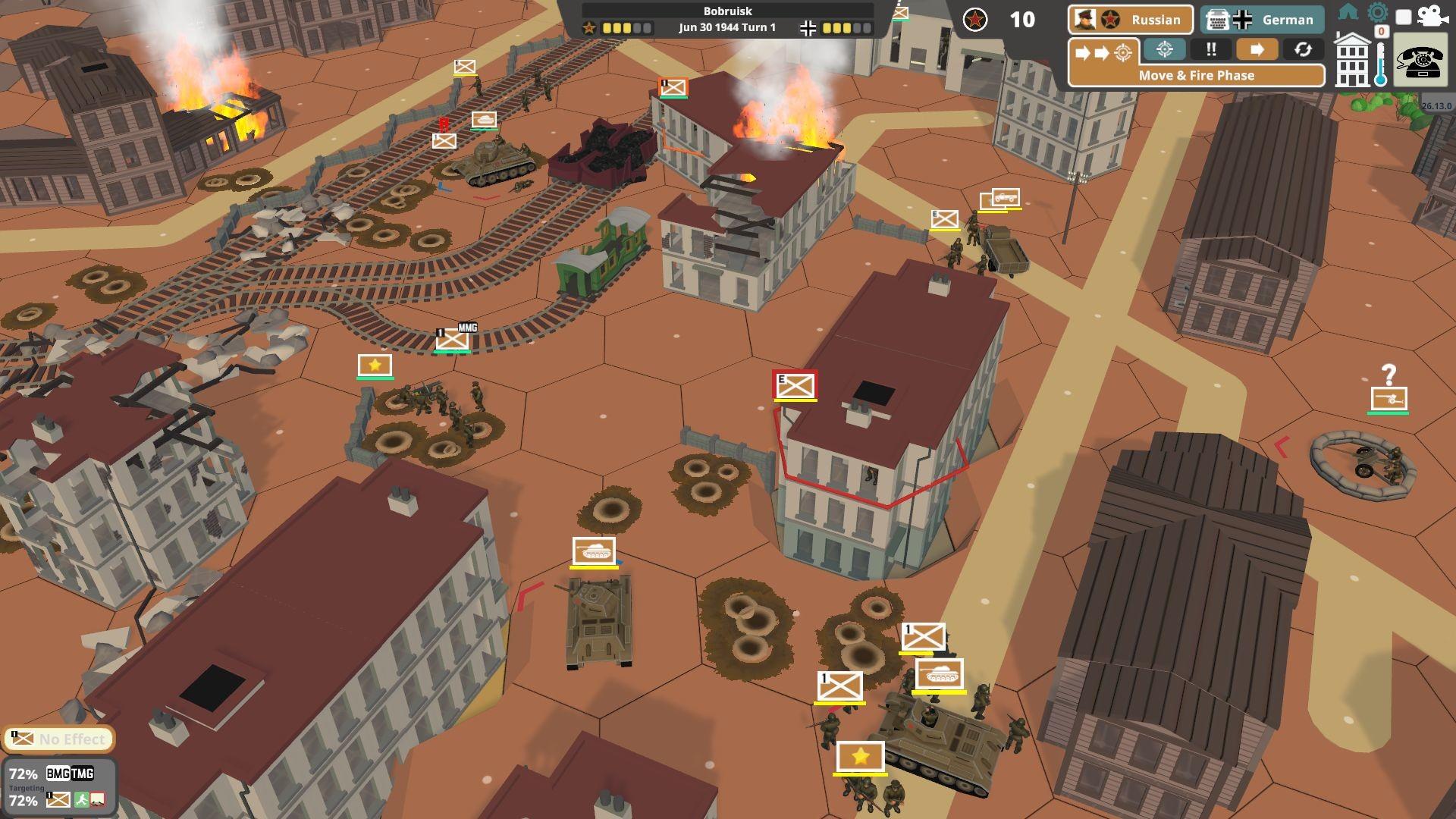Open the rotary telephone panel
This screenshot has height=819, width=1456.
pyautogui.click(x=1420, y=62)
